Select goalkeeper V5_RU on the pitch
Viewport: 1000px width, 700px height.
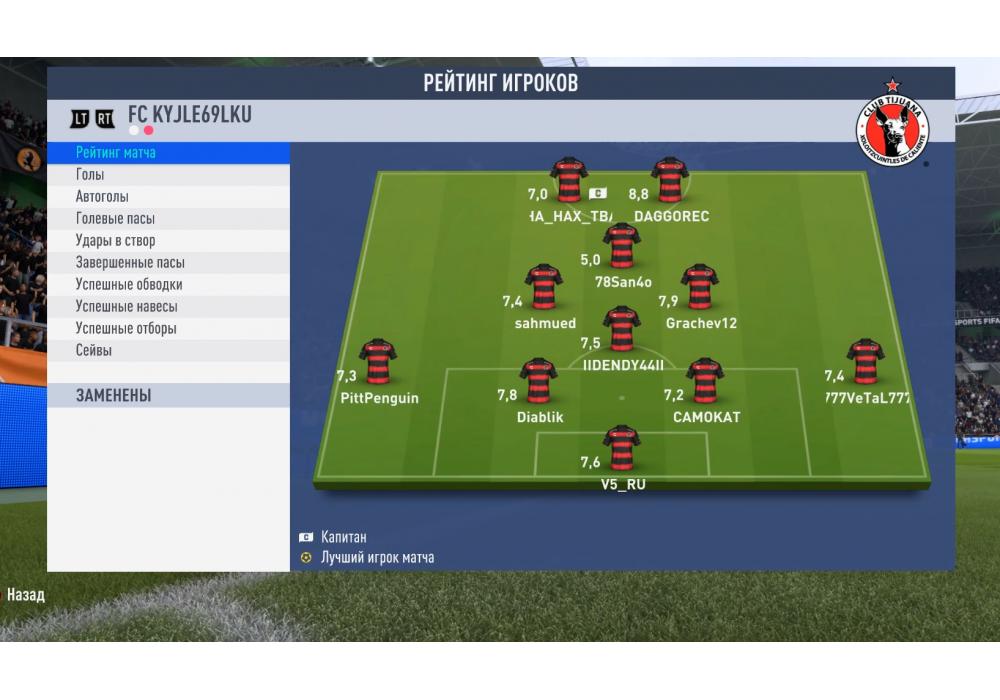coord(622,447)
